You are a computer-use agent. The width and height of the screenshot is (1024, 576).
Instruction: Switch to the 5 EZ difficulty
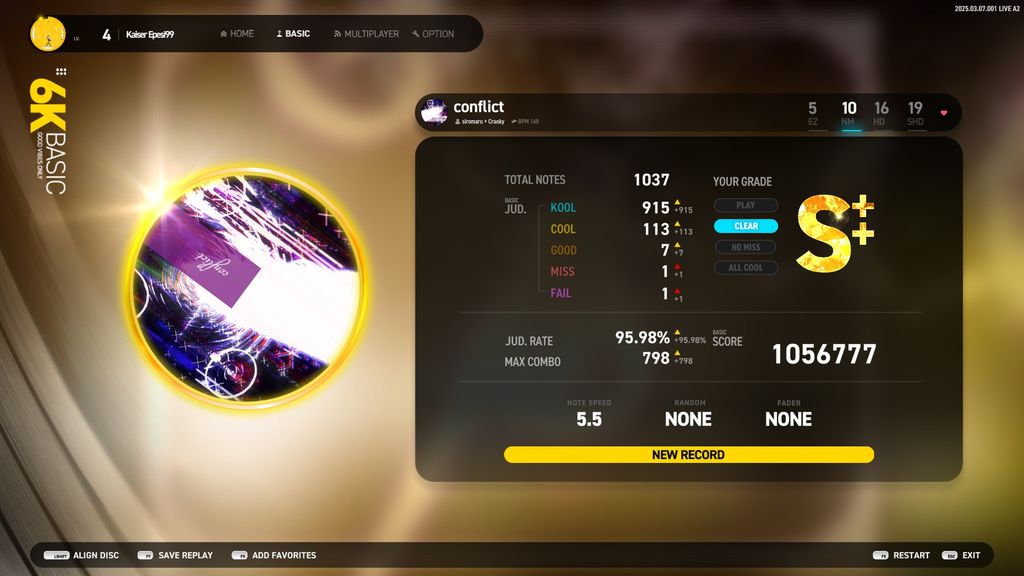(812, 113)
